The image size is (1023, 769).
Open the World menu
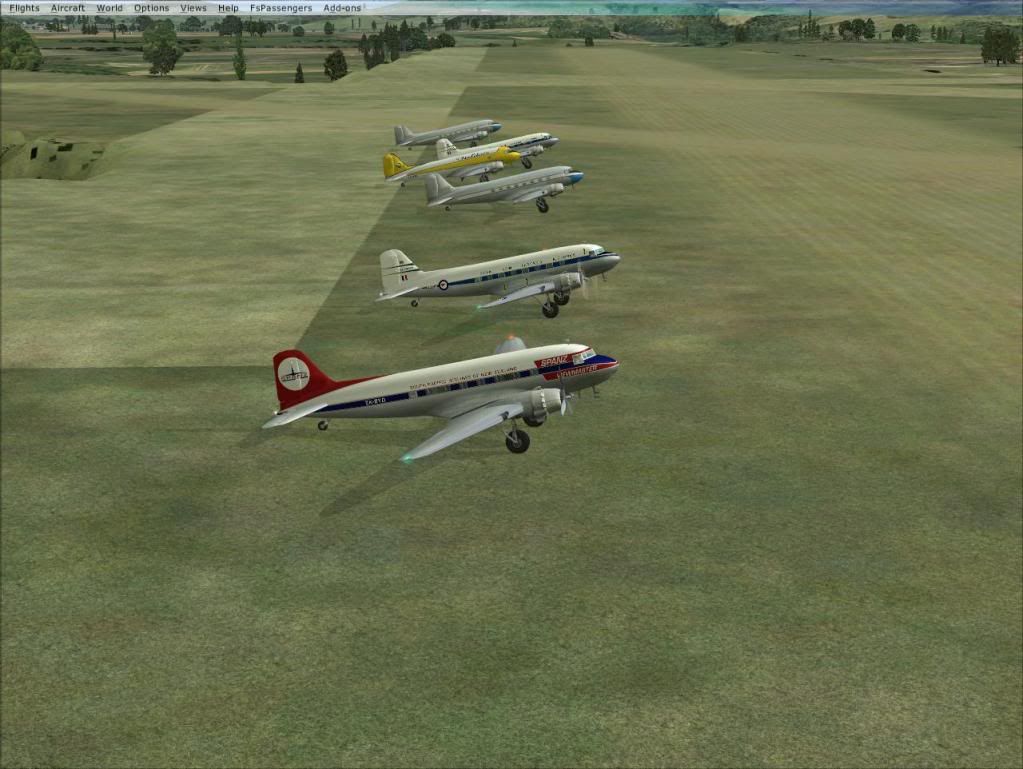click(109, 8)
